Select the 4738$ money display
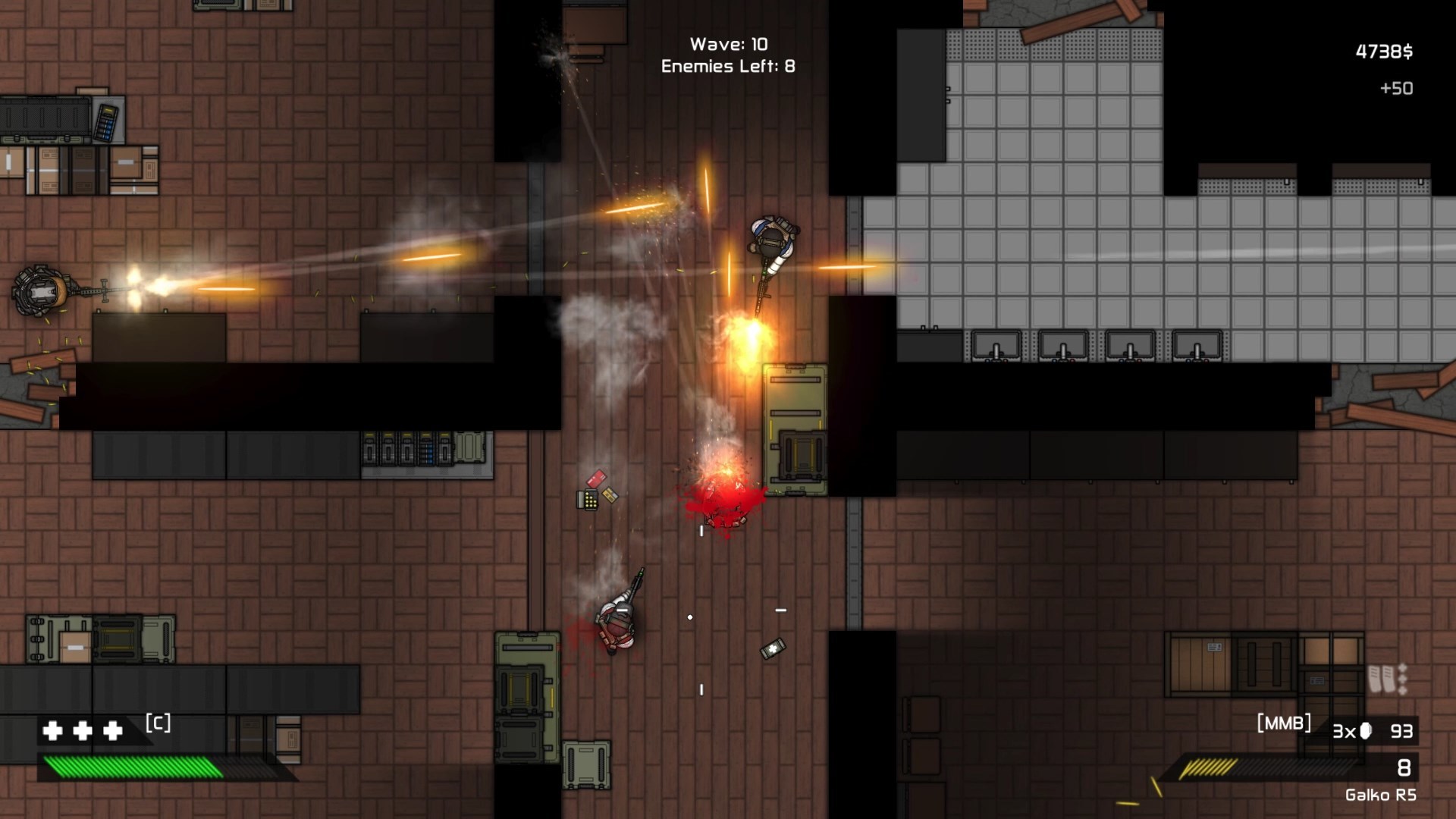 1383,49
